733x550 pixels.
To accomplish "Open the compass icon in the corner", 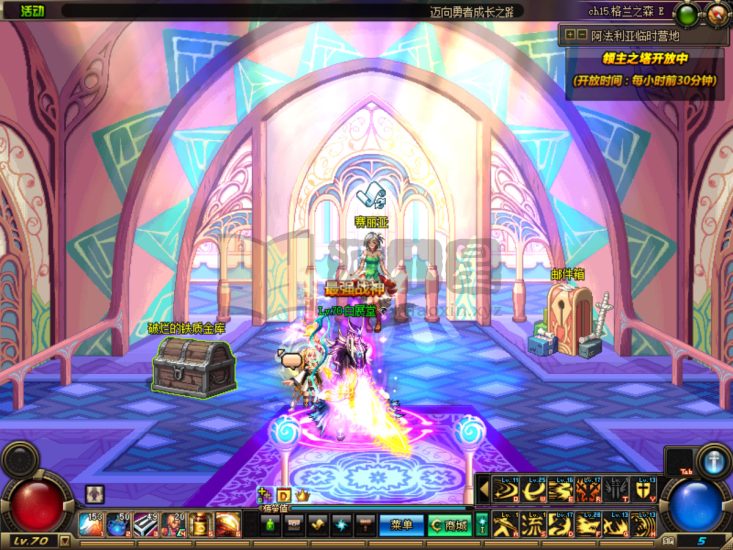I will pyautogui.click(x=717, y=14).
